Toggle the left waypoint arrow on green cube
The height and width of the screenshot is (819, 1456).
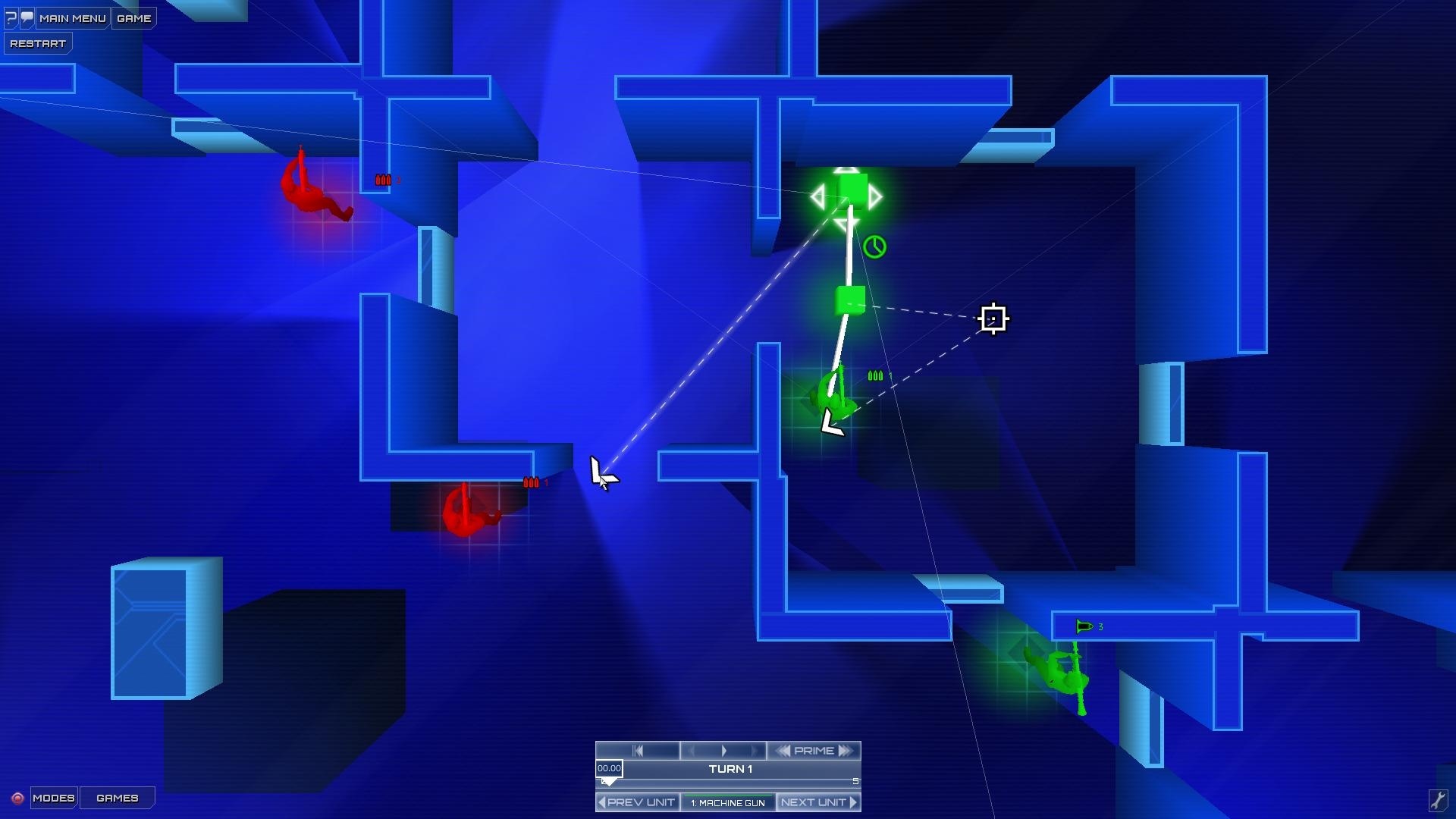click(x=817, y=196)
